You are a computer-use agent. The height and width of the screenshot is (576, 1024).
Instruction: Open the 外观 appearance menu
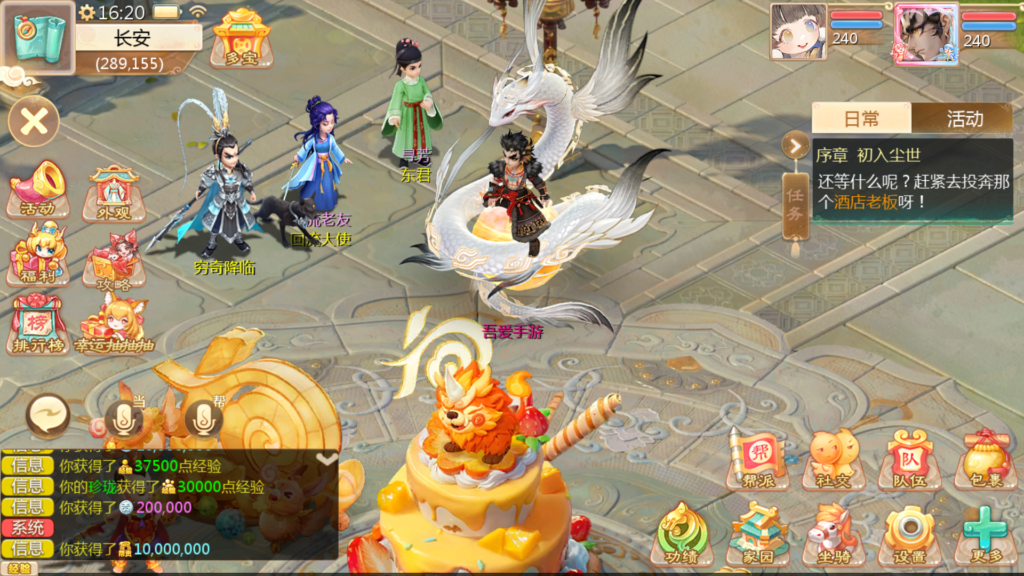[114, 192]
